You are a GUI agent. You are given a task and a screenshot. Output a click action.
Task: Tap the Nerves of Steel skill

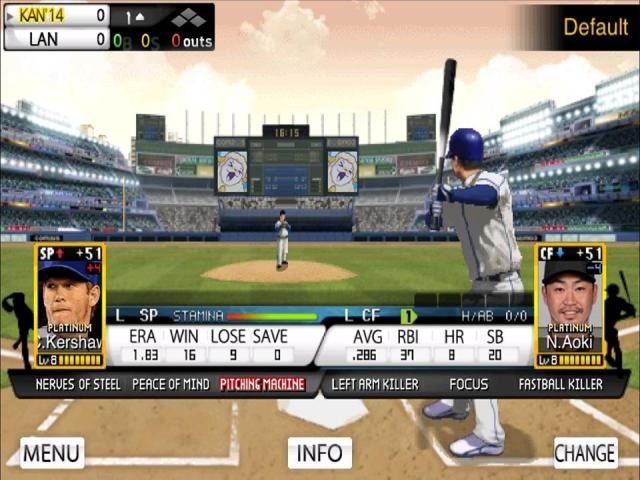coord(78,384)
